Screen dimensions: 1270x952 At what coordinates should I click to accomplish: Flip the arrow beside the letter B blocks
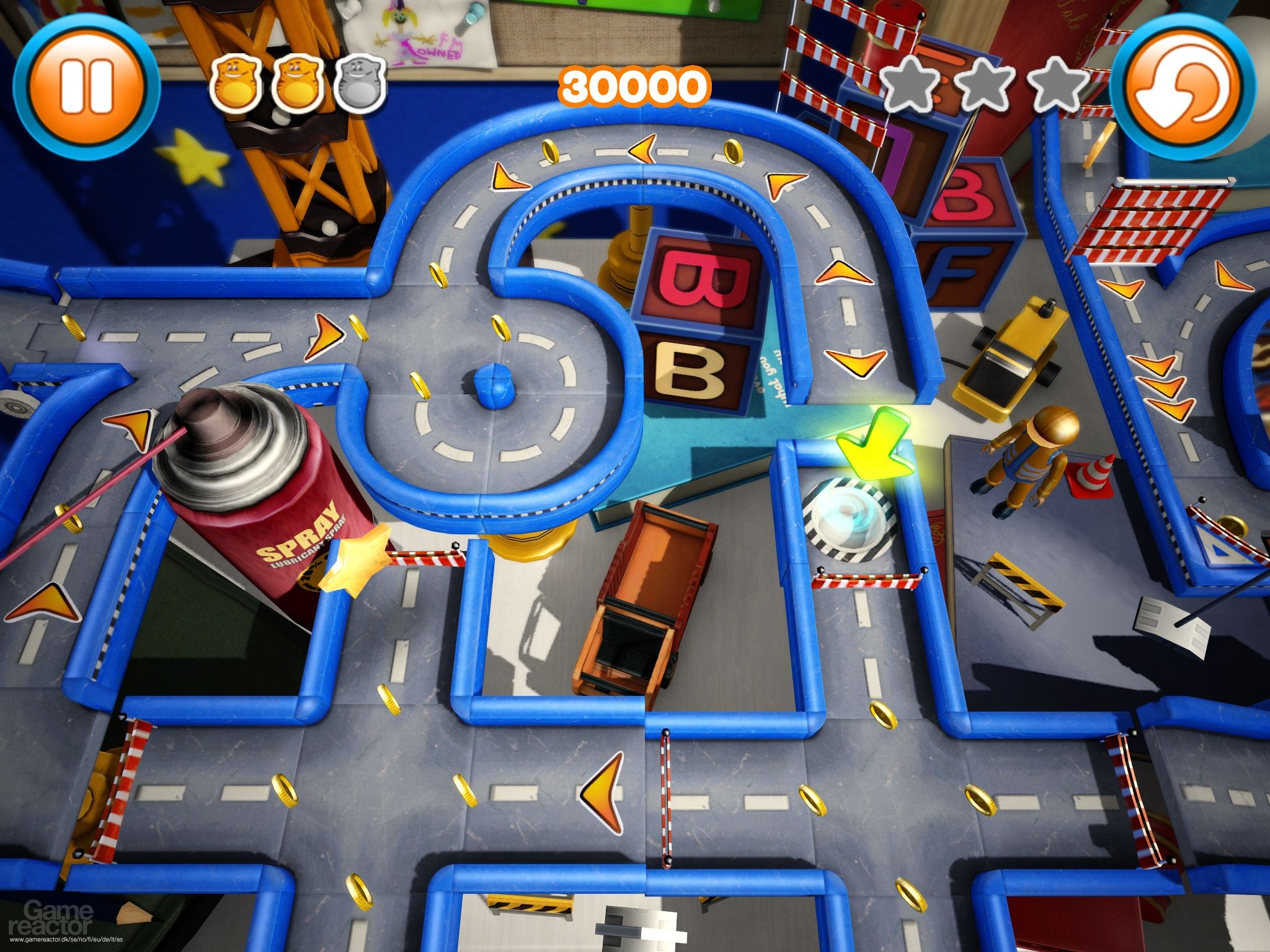[843, 273]
